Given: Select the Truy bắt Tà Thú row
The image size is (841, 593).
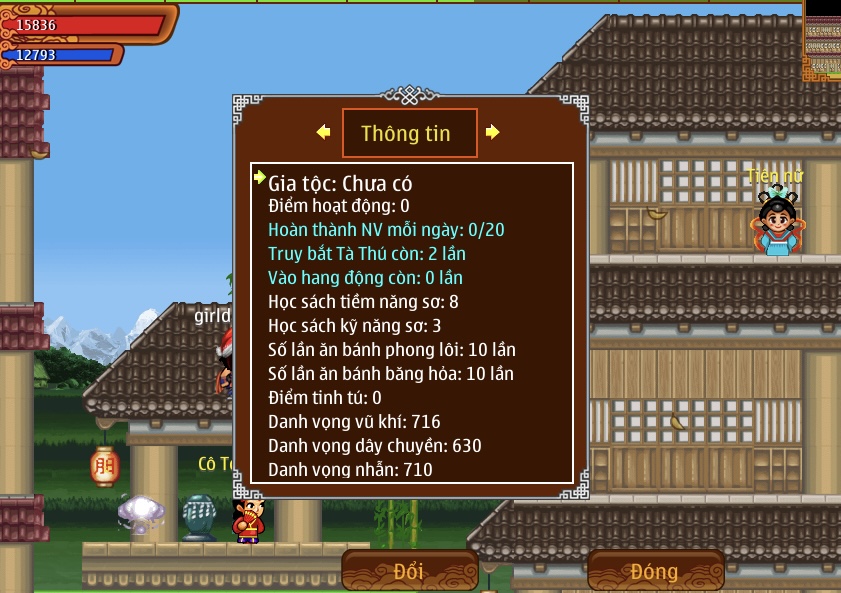Looking at the screenshot, I should [367, 253].
